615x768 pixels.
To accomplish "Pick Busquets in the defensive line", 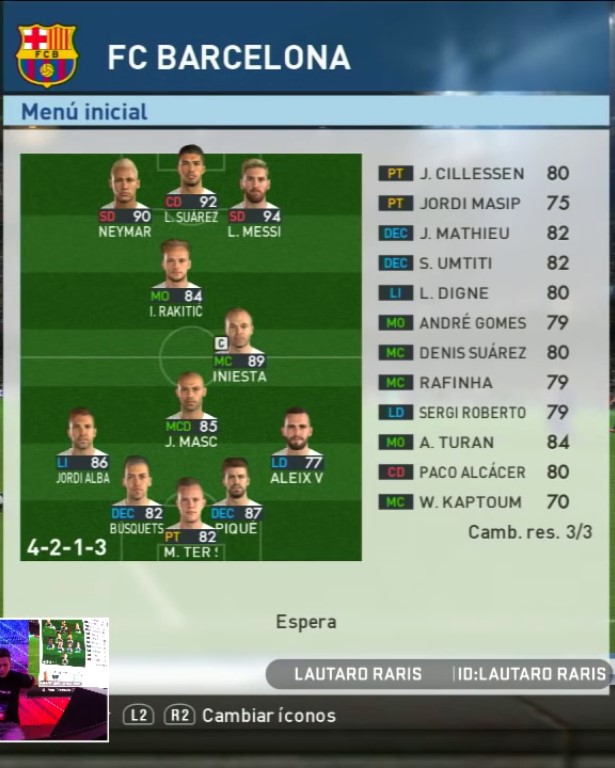I will (137, 497).
